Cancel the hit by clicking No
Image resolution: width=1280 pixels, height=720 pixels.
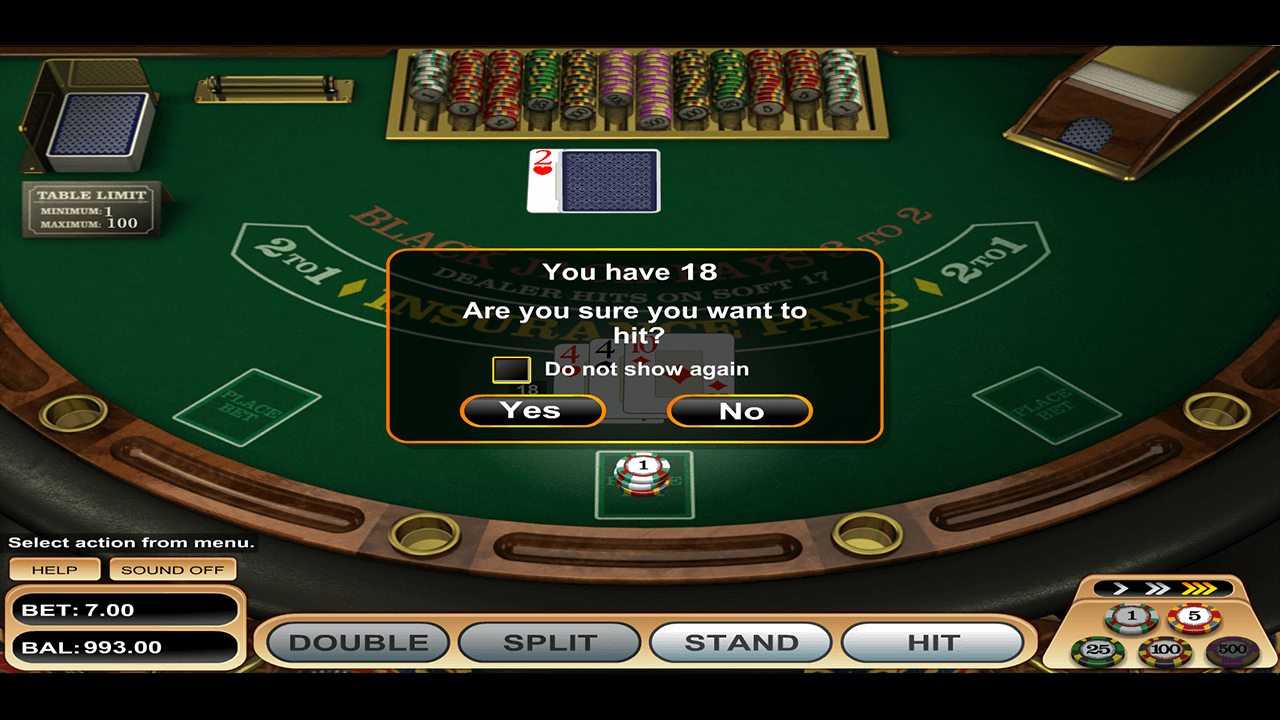click(739, 410)
